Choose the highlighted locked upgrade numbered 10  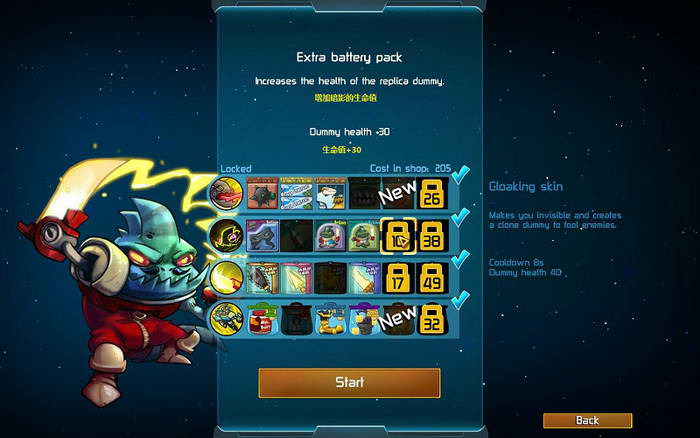click(397, 235)
